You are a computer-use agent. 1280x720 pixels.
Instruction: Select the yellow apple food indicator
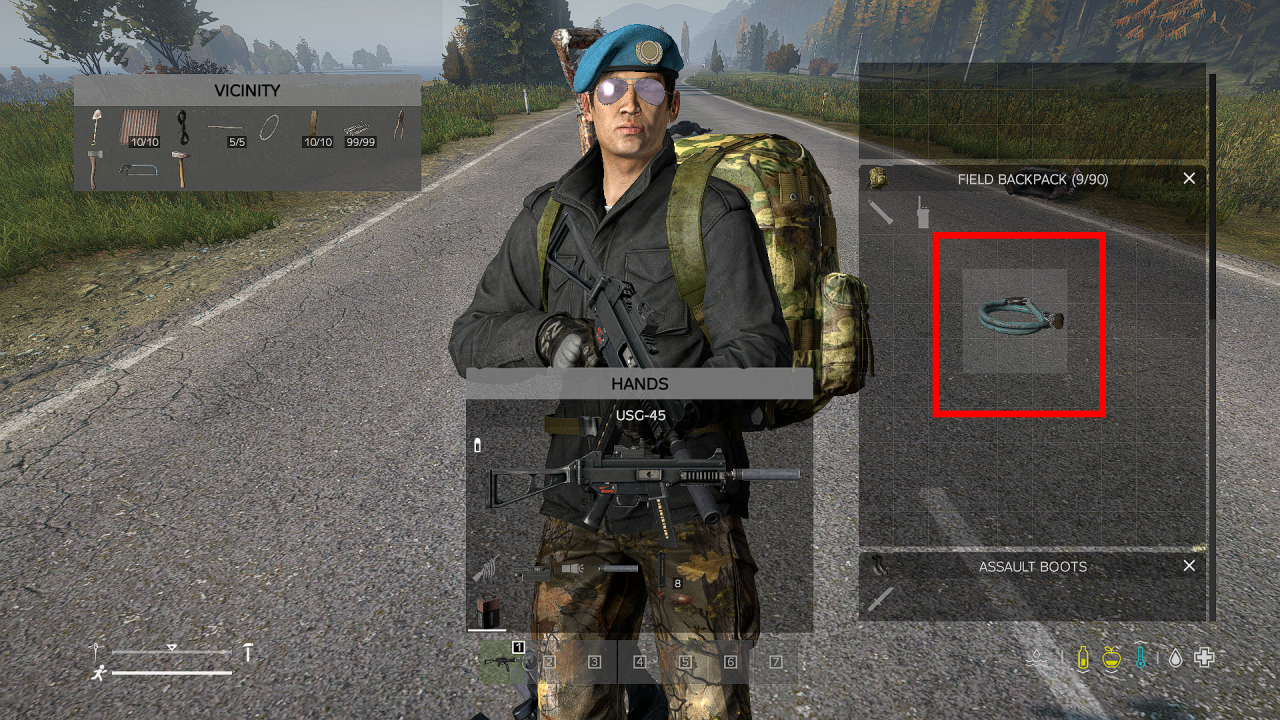click(x=1113, y=657)
